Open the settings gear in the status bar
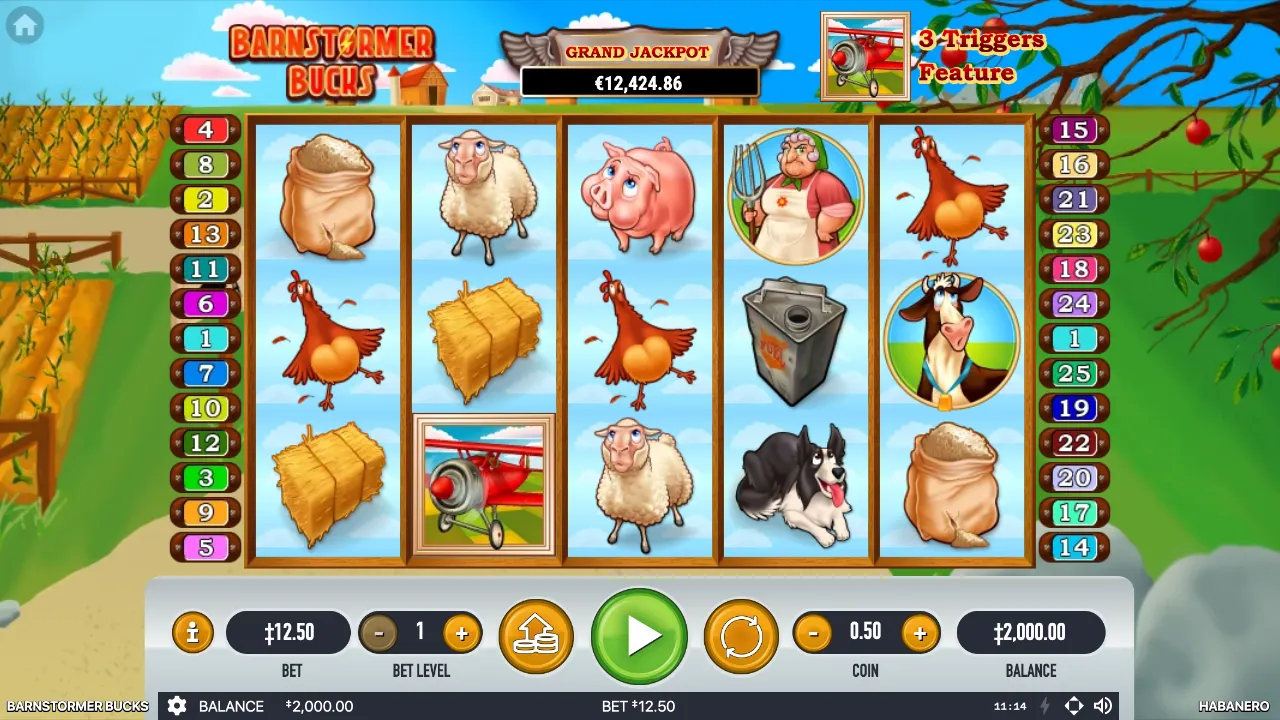This screenshot has width=1280, height=720. (x=177, y=706)
